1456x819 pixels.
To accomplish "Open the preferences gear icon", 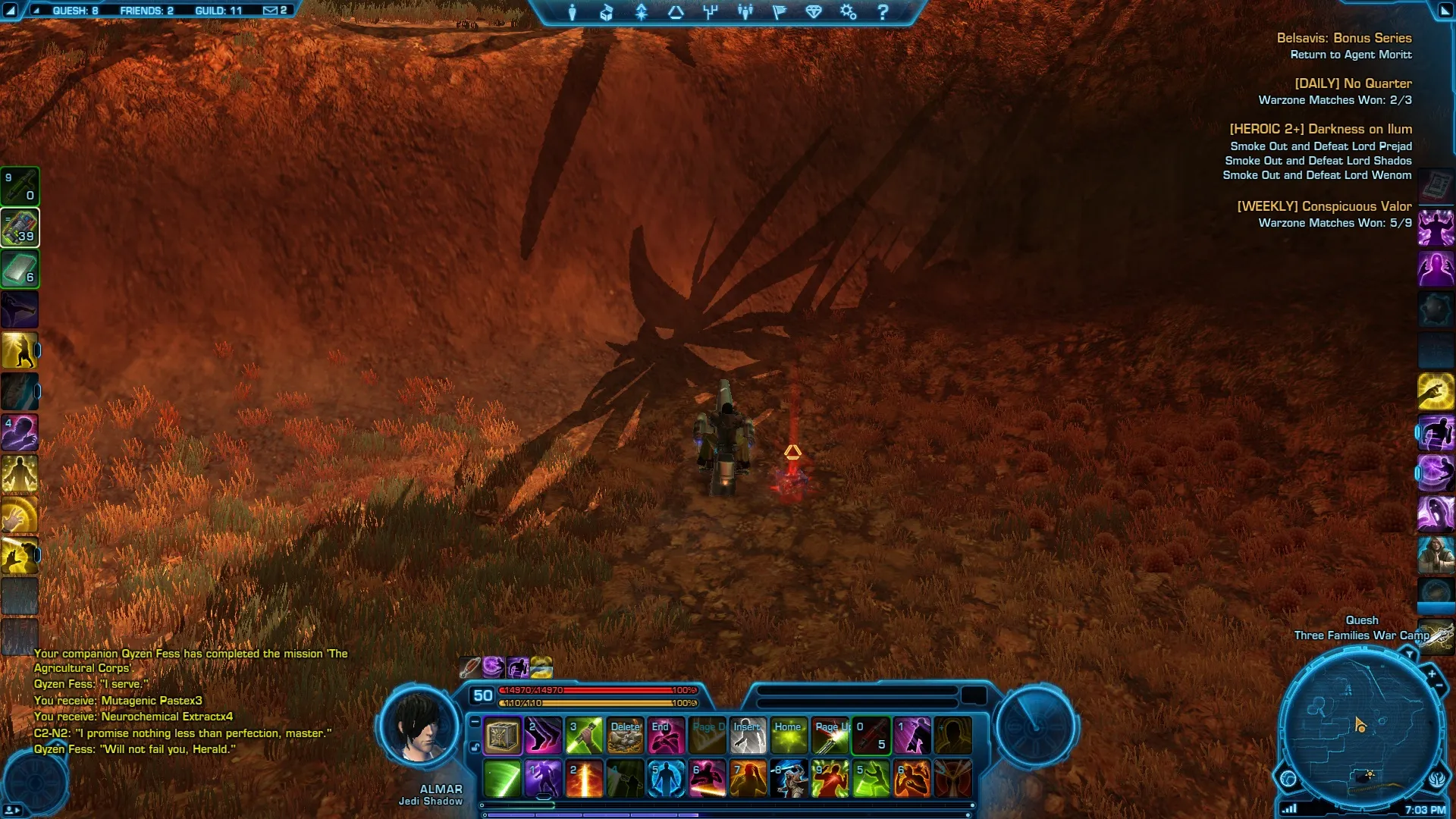I will [x=848, y=12].
